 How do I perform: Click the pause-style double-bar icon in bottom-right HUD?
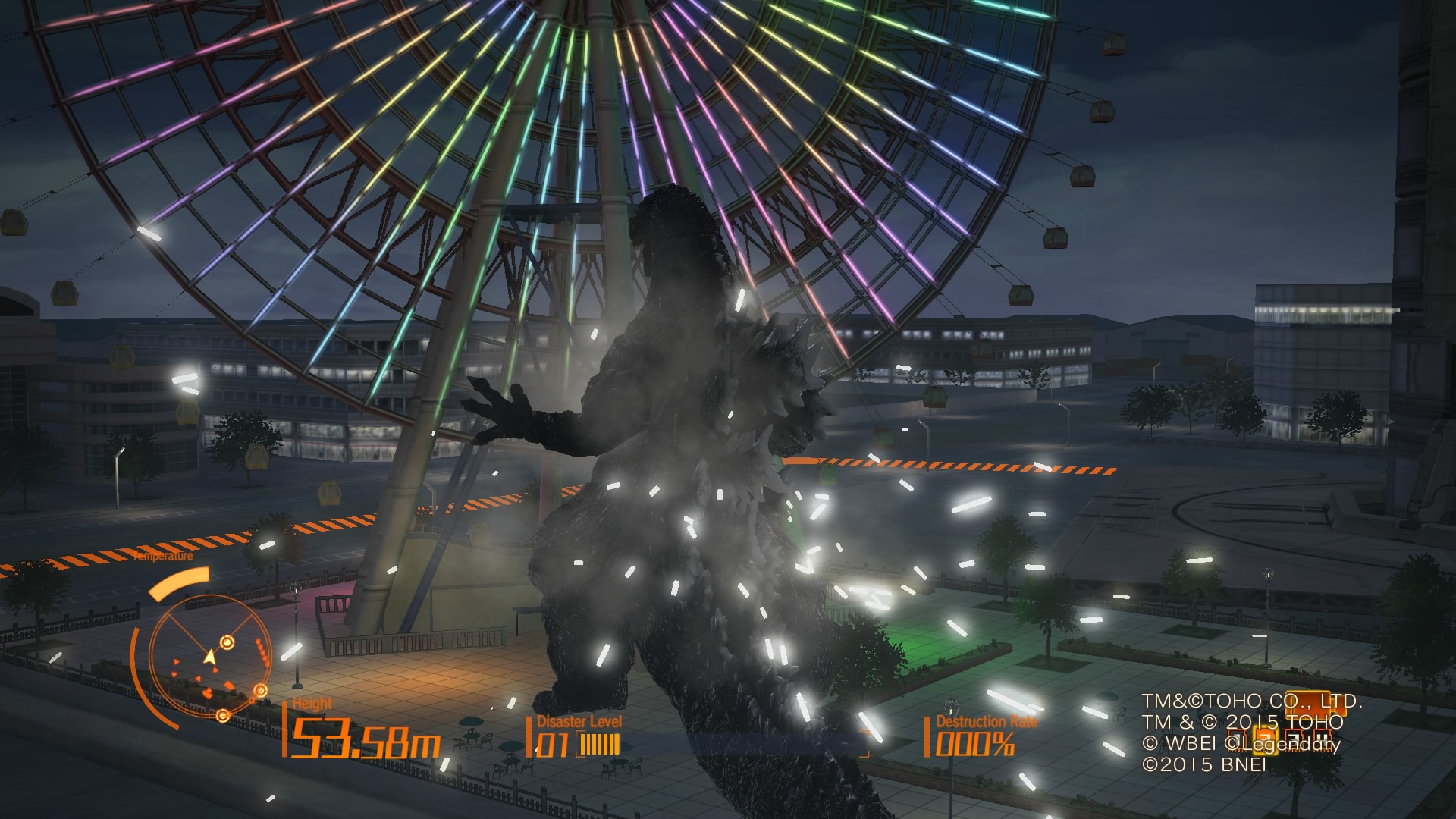(1323, 740)
